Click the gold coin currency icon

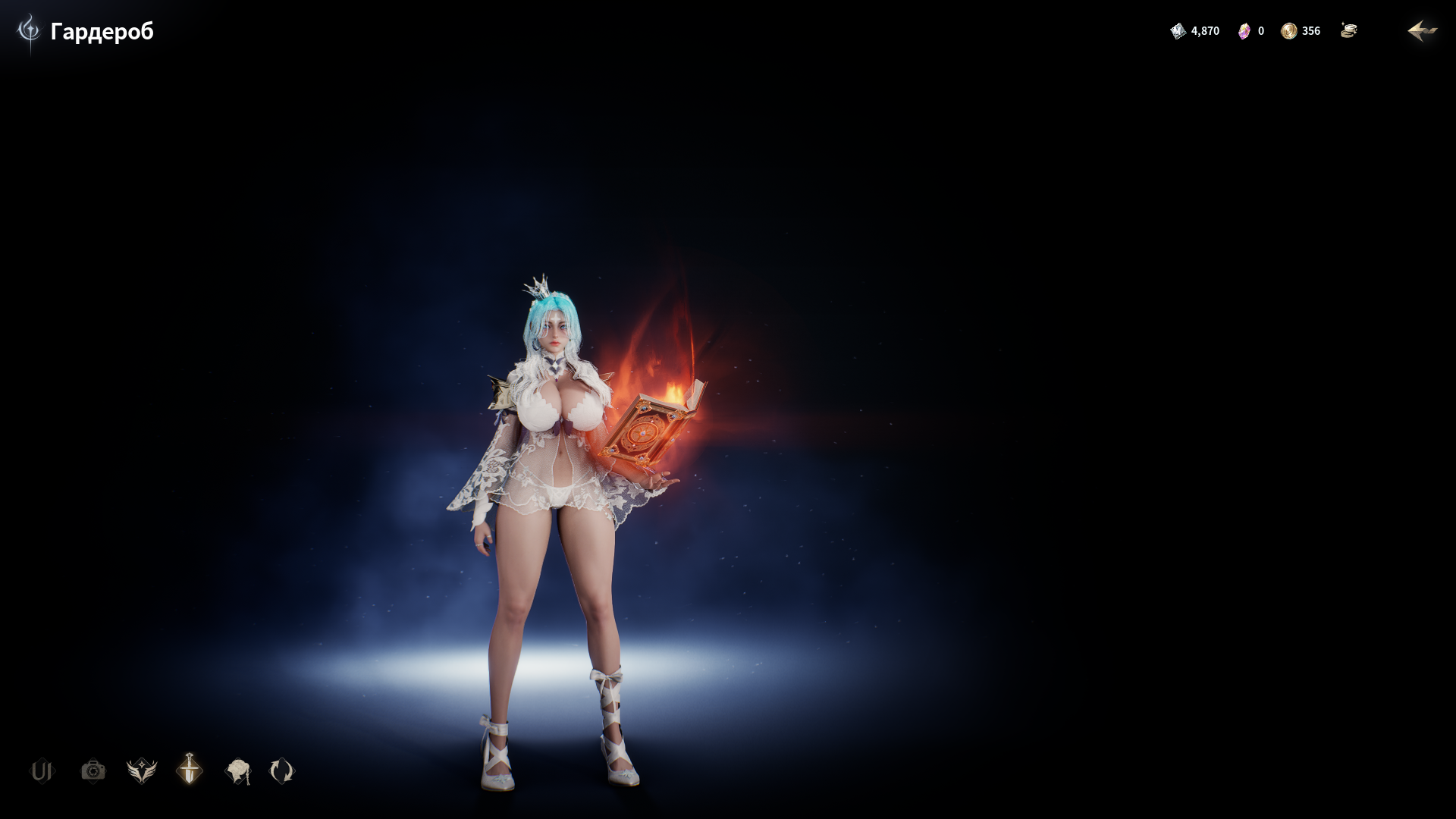(x=1288, y=31)
